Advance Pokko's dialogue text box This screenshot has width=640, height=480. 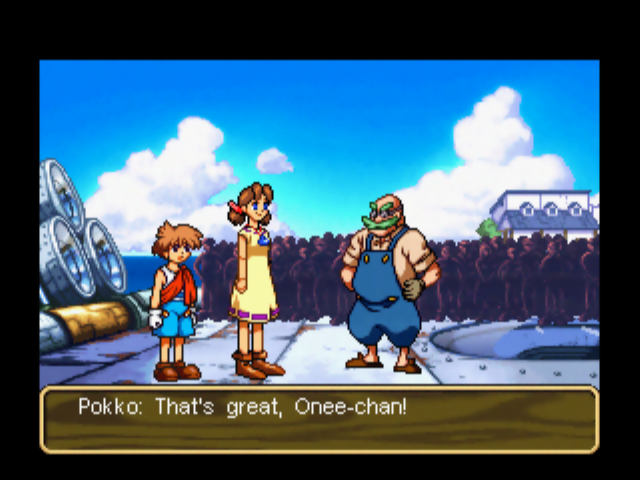[319, 420]
